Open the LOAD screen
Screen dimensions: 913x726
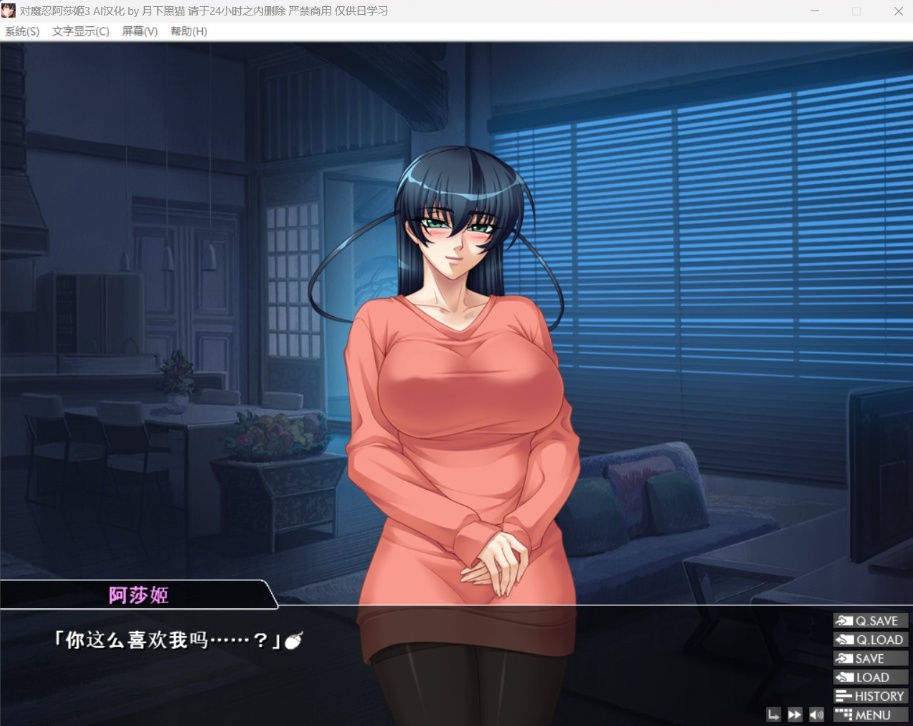(870, 677)
